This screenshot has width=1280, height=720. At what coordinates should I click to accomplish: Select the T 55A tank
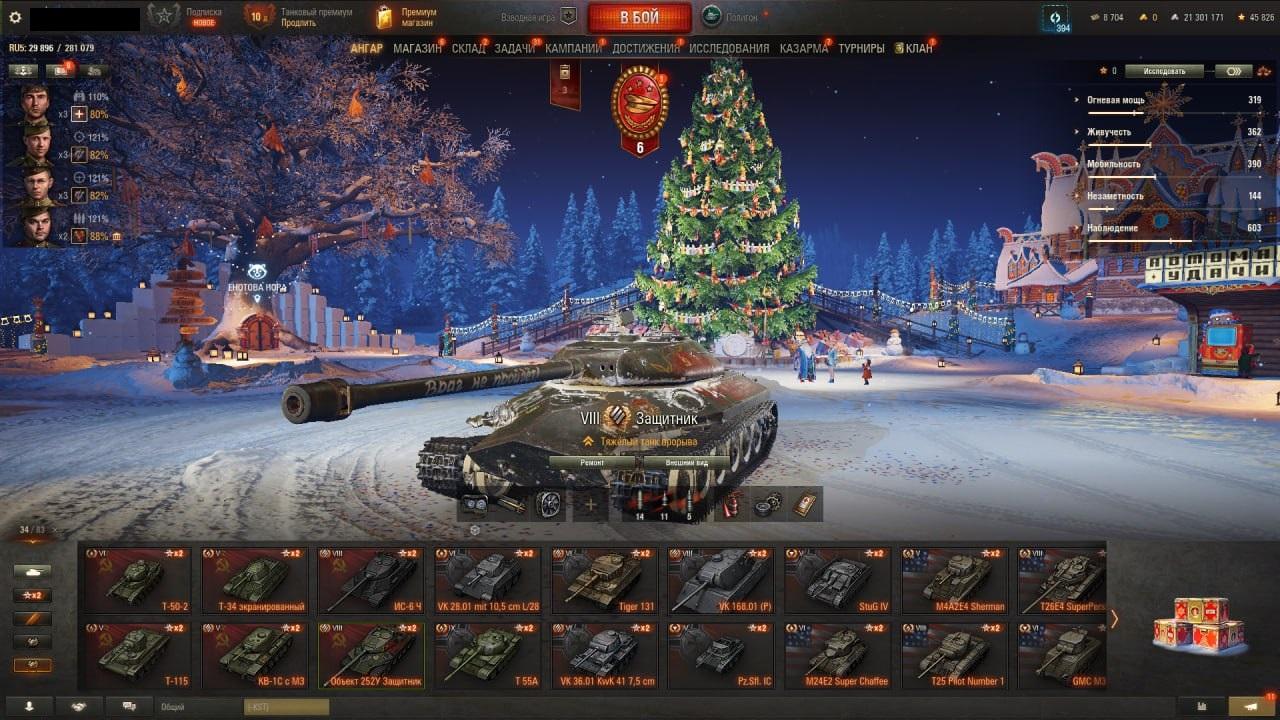click(487, 655)
